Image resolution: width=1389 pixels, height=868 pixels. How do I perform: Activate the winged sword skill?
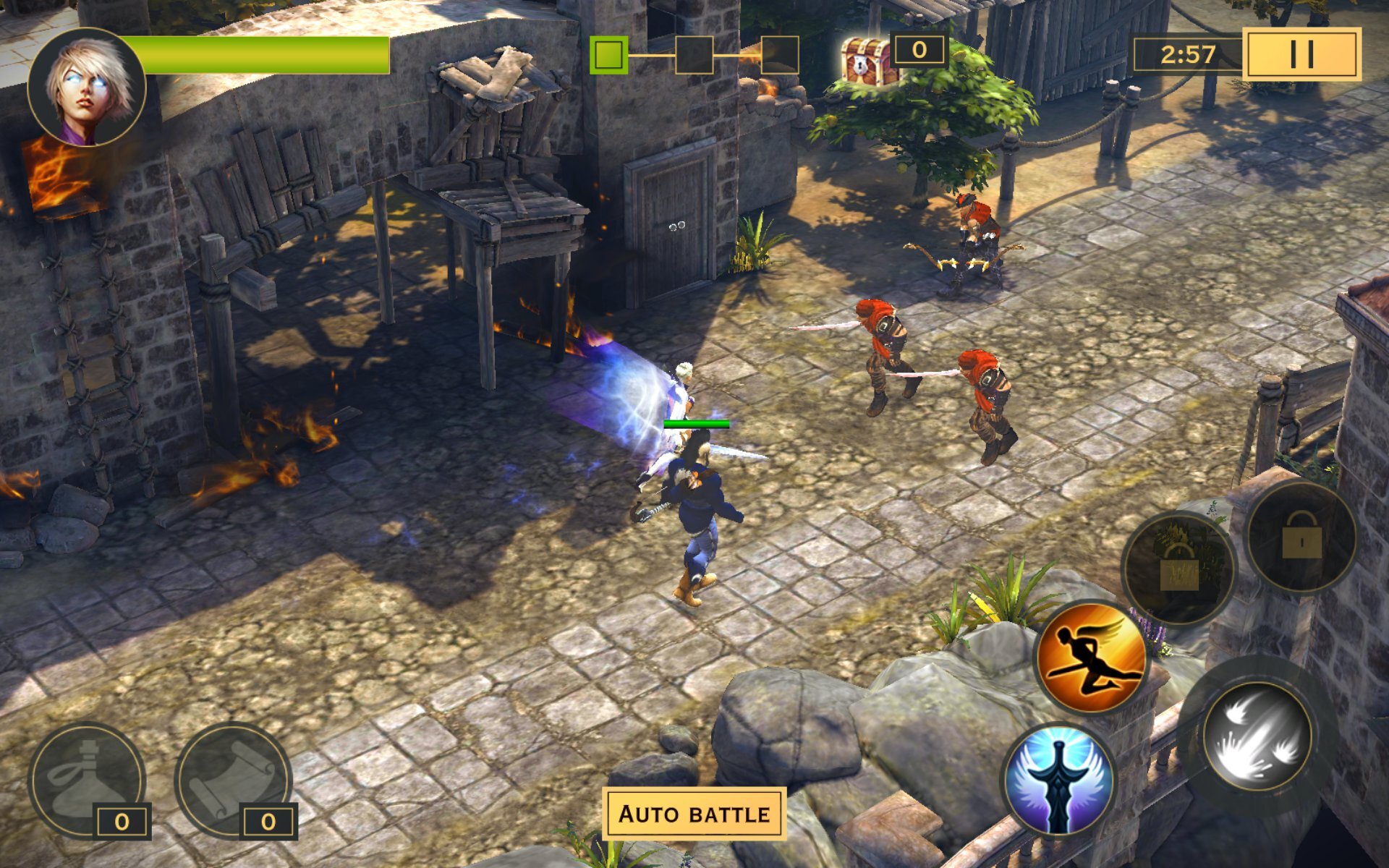[x=1058, y=780]
